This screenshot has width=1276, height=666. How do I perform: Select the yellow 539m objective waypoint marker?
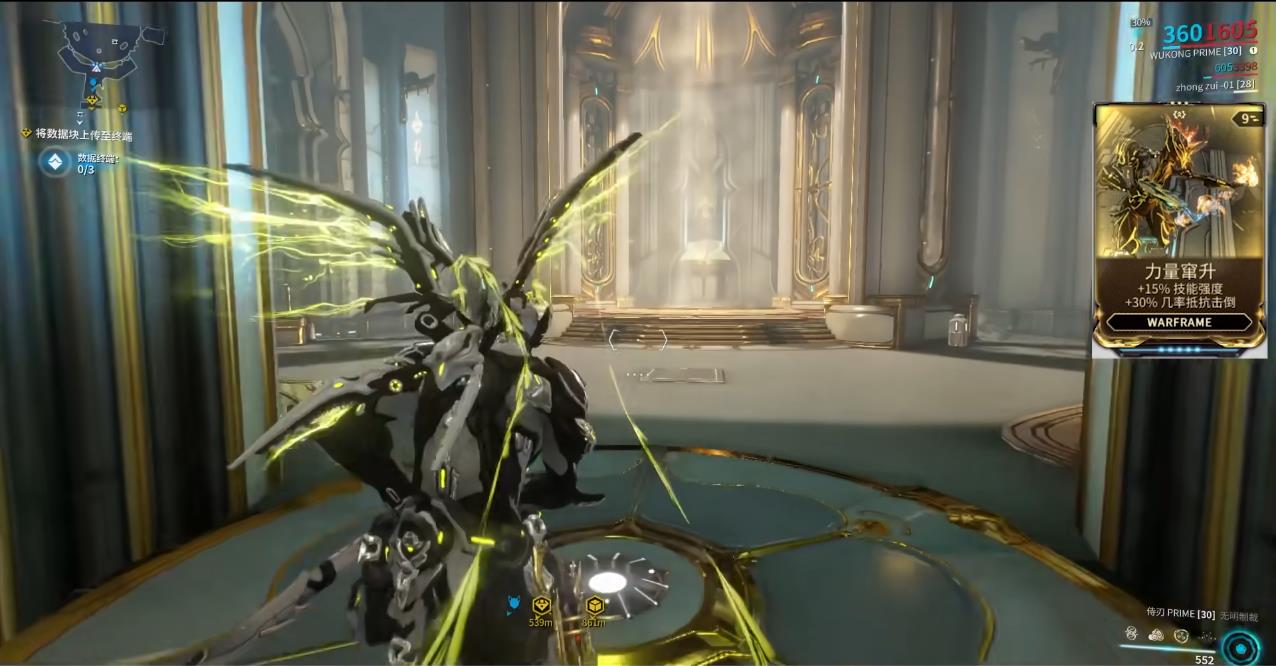[541, 606]
